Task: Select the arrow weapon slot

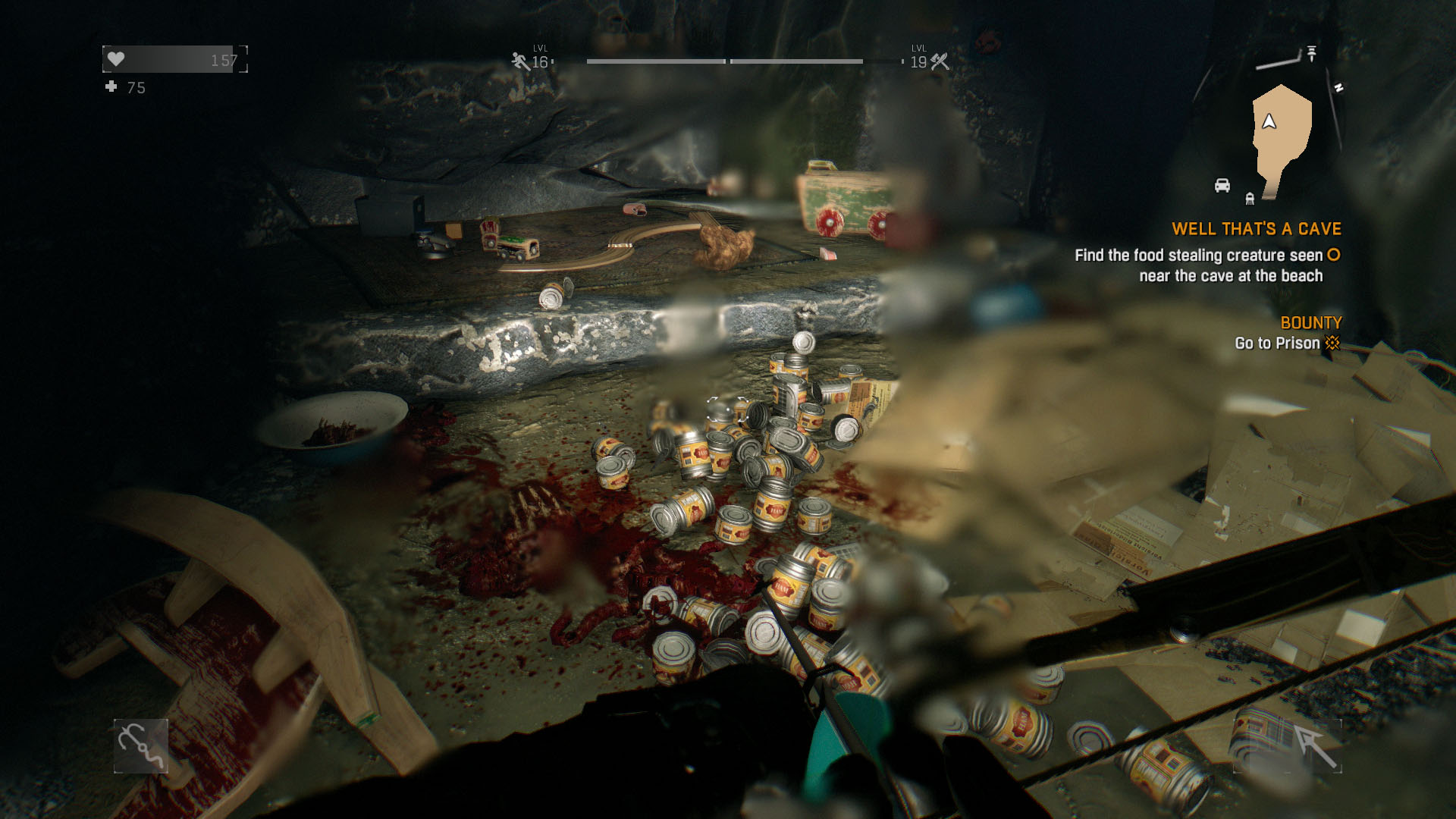Action: pyautogui.click(x=1314, y=746)
